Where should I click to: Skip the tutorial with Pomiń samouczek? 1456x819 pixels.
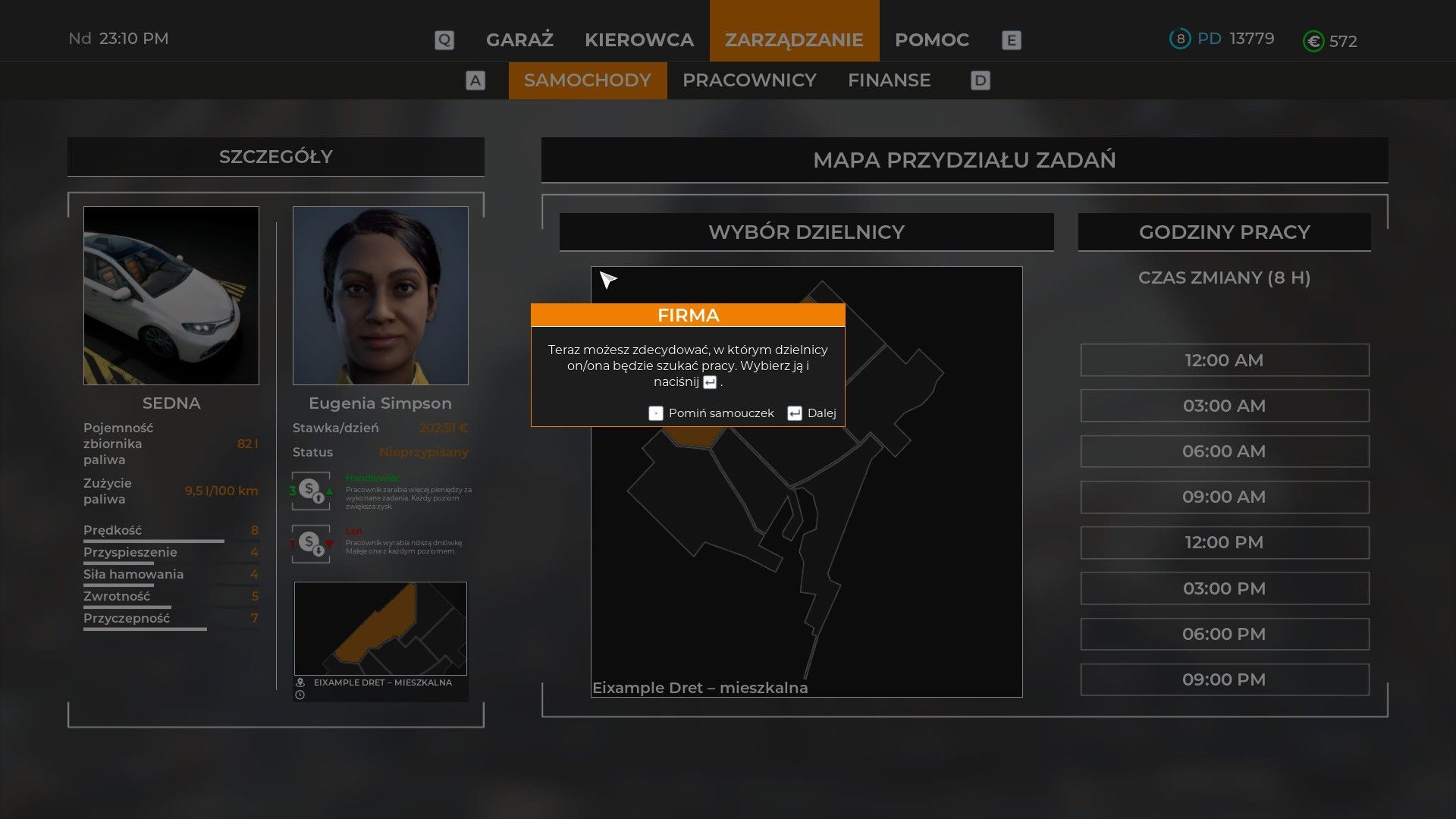pyautogui.click(x=711, y=413)
